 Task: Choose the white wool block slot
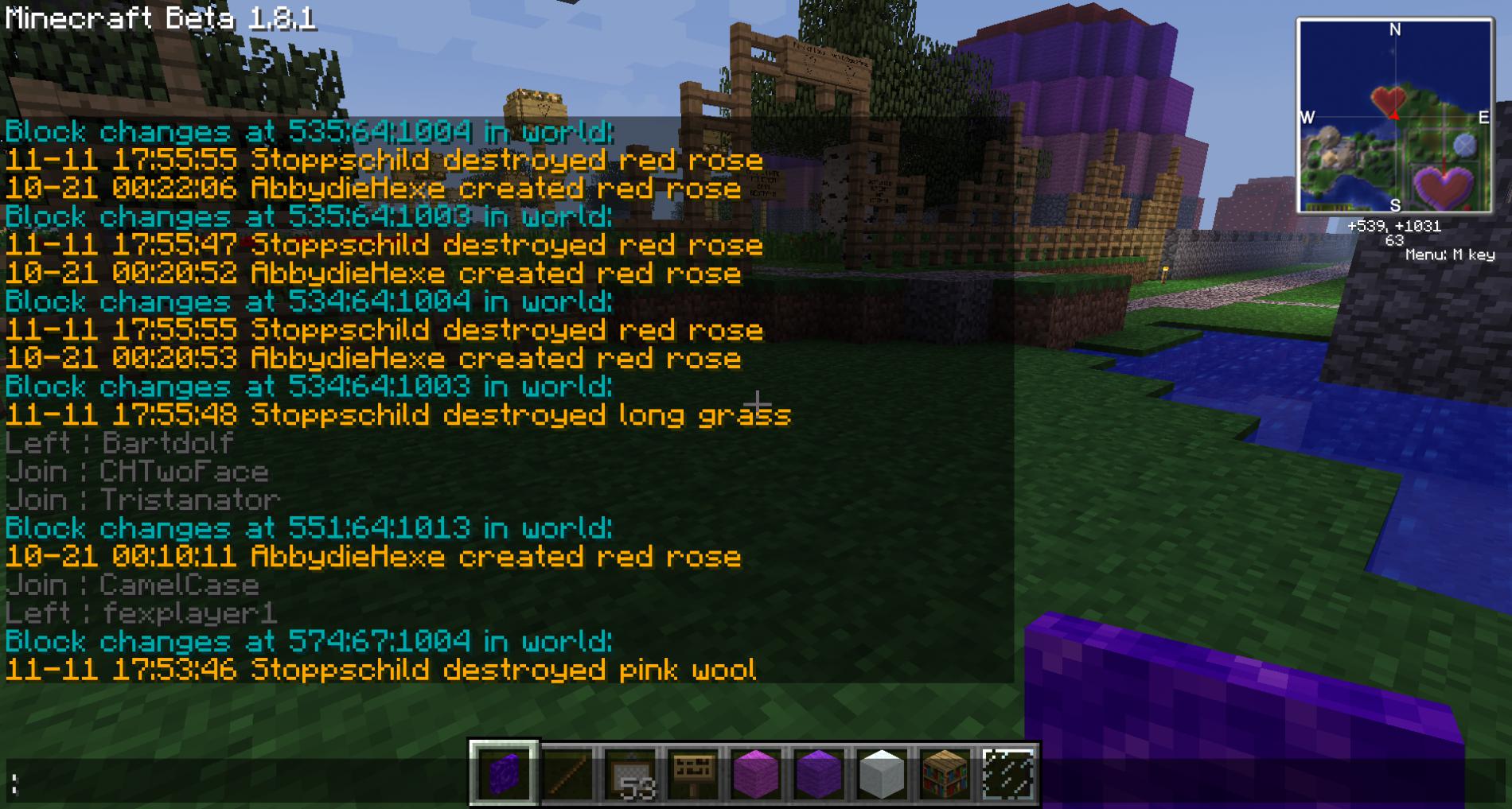click(882, 773)
